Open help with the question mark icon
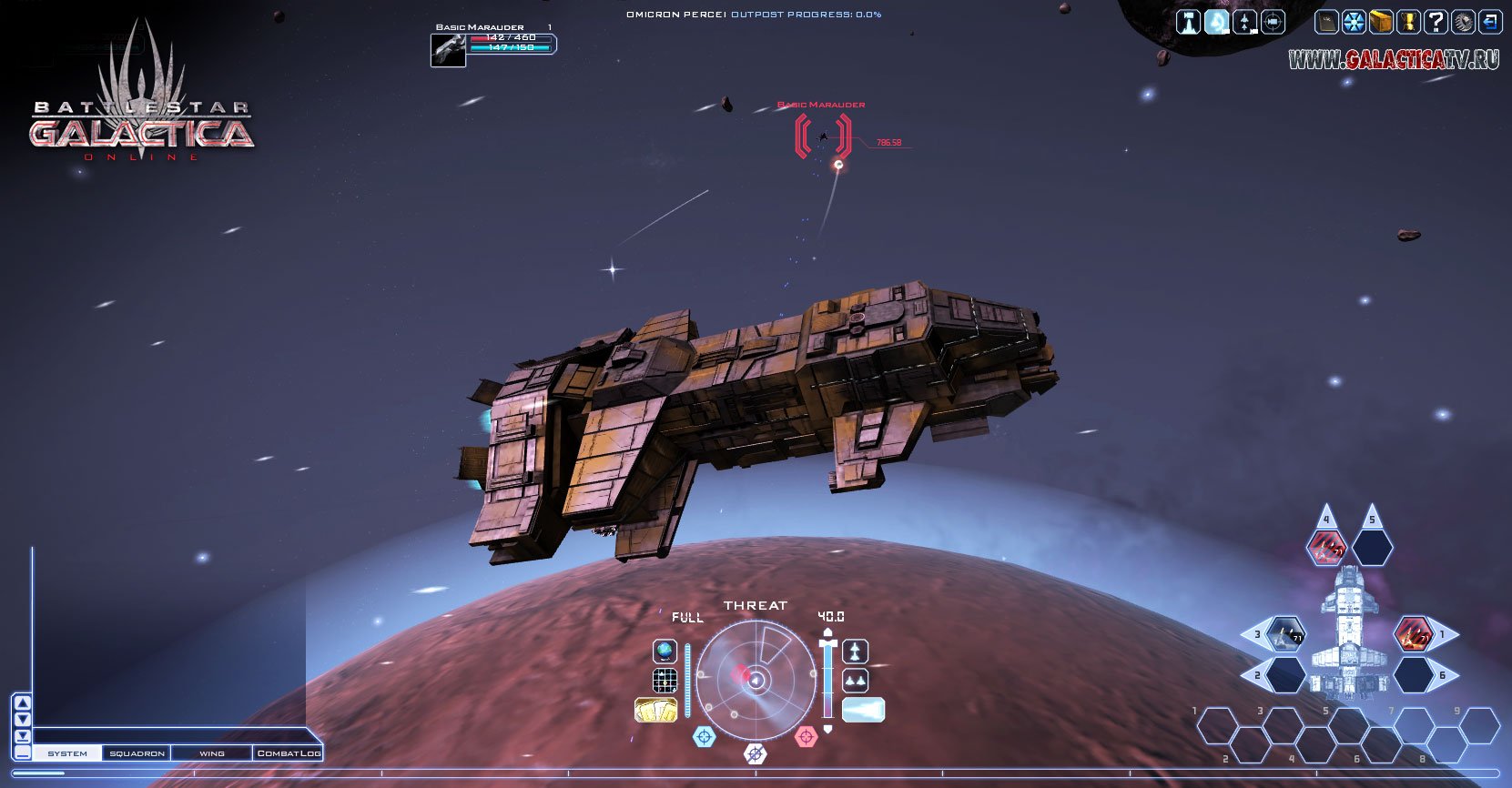 [1436, 22]
